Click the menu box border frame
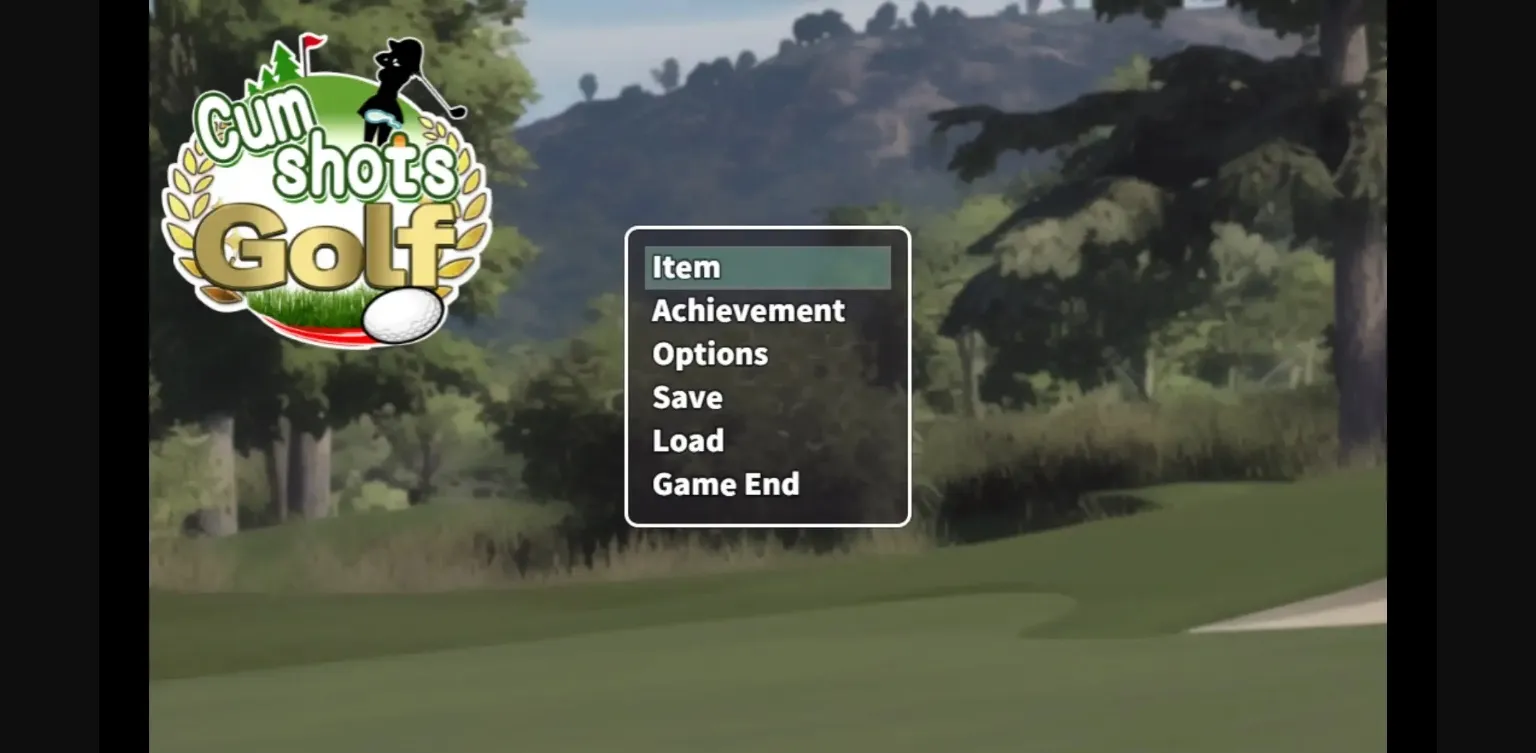The width and height of the screenshot is (1536, 753). [767, 230]
